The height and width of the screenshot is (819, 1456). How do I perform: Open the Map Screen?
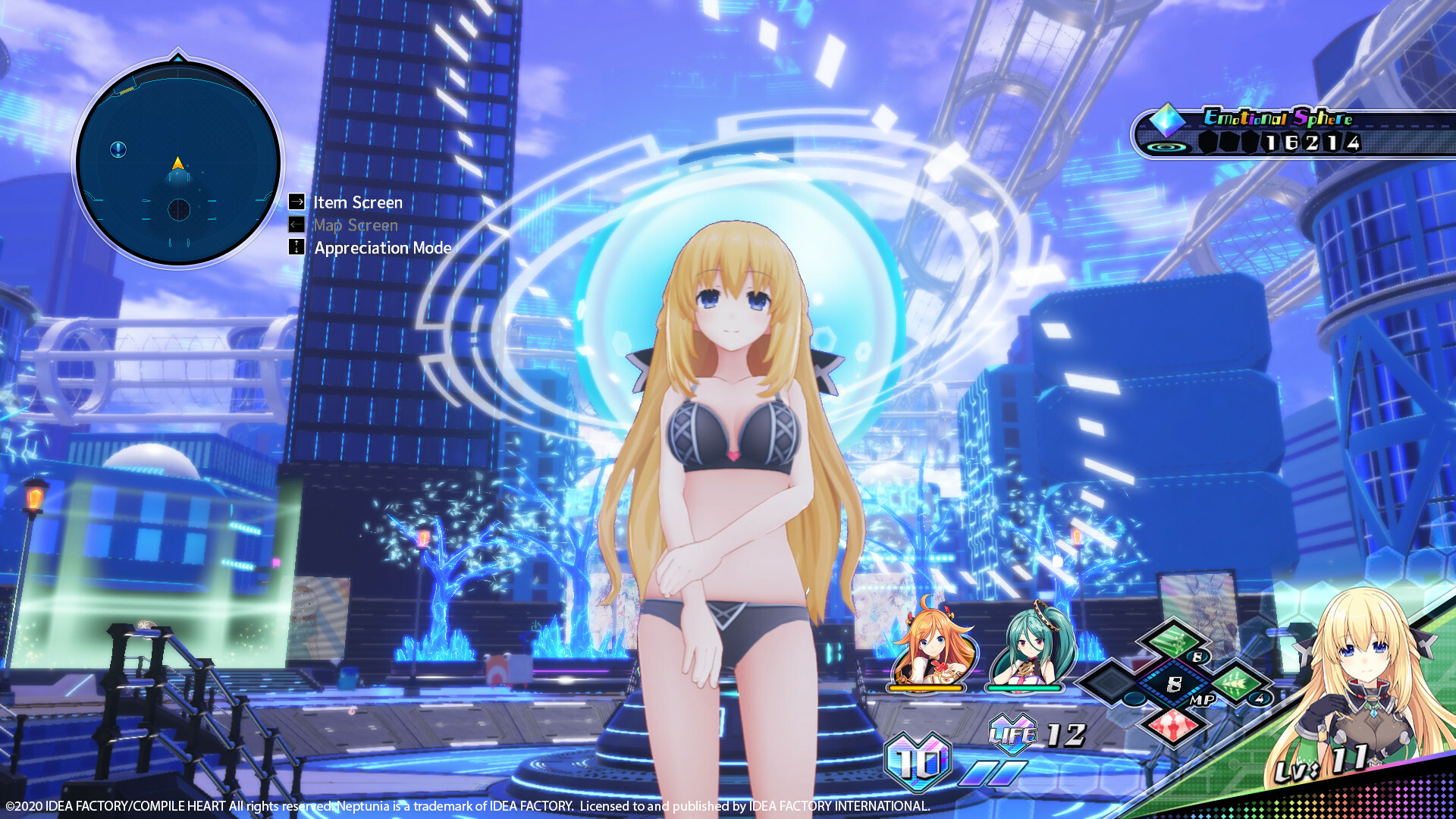[355, 224]
